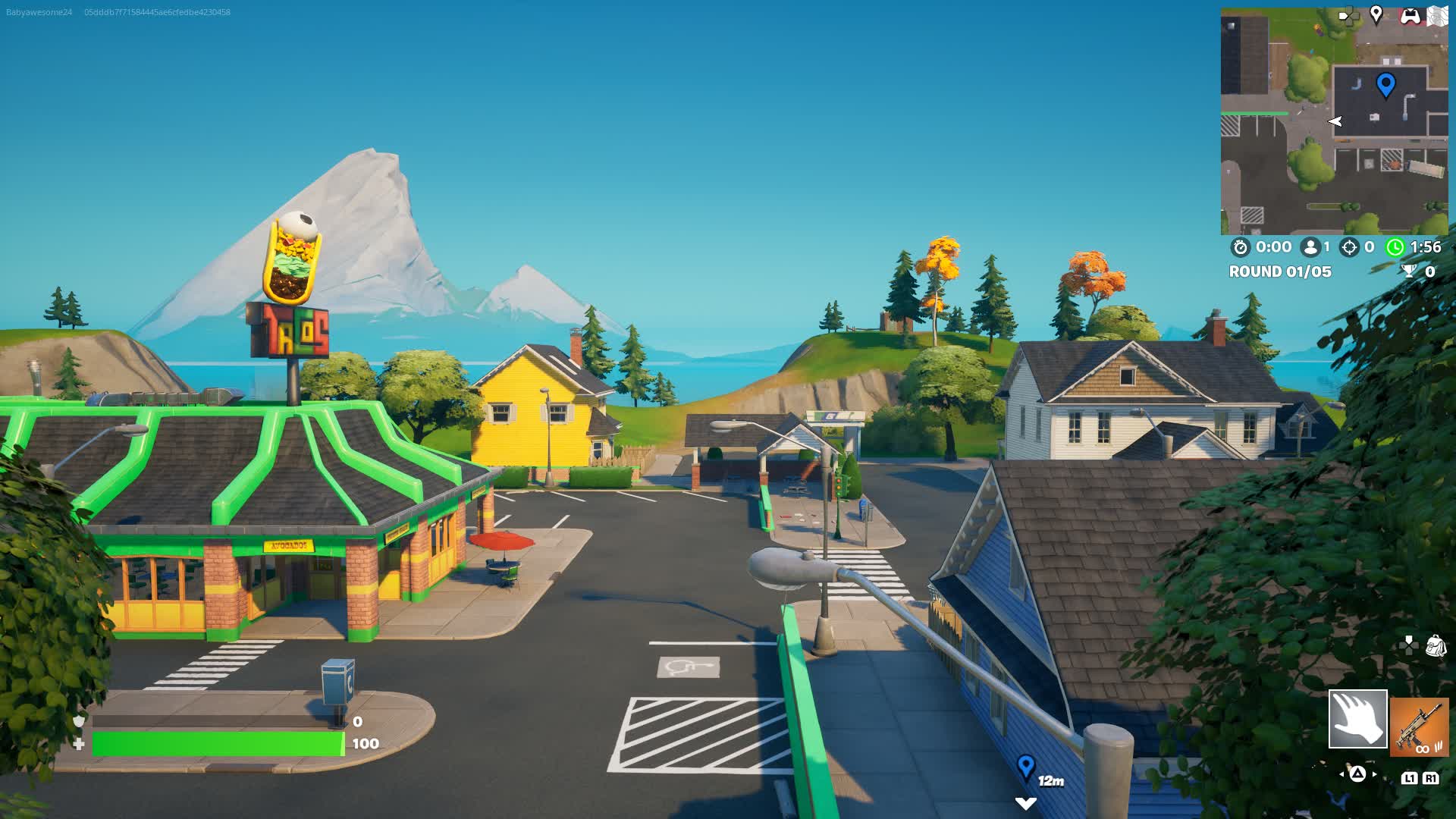Select the white hand hotbar slot
This screenshot has width=1456, height=819.
pos(1357,719)
